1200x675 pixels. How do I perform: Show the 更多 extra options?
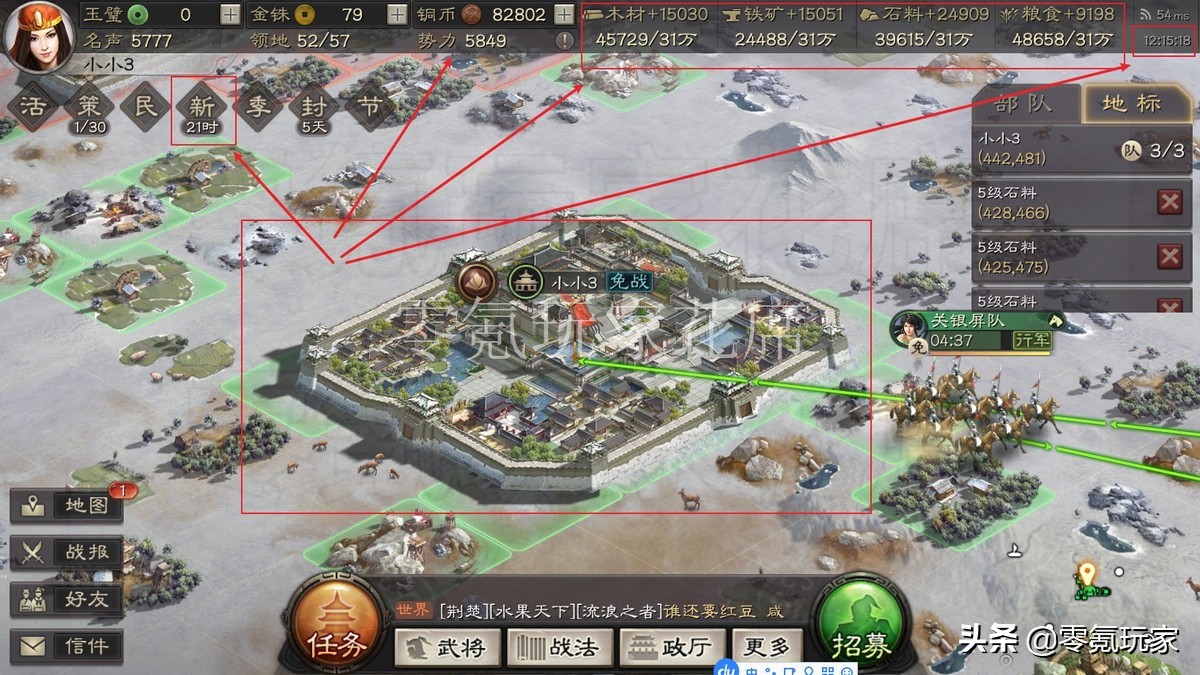[x=767, y=648]
